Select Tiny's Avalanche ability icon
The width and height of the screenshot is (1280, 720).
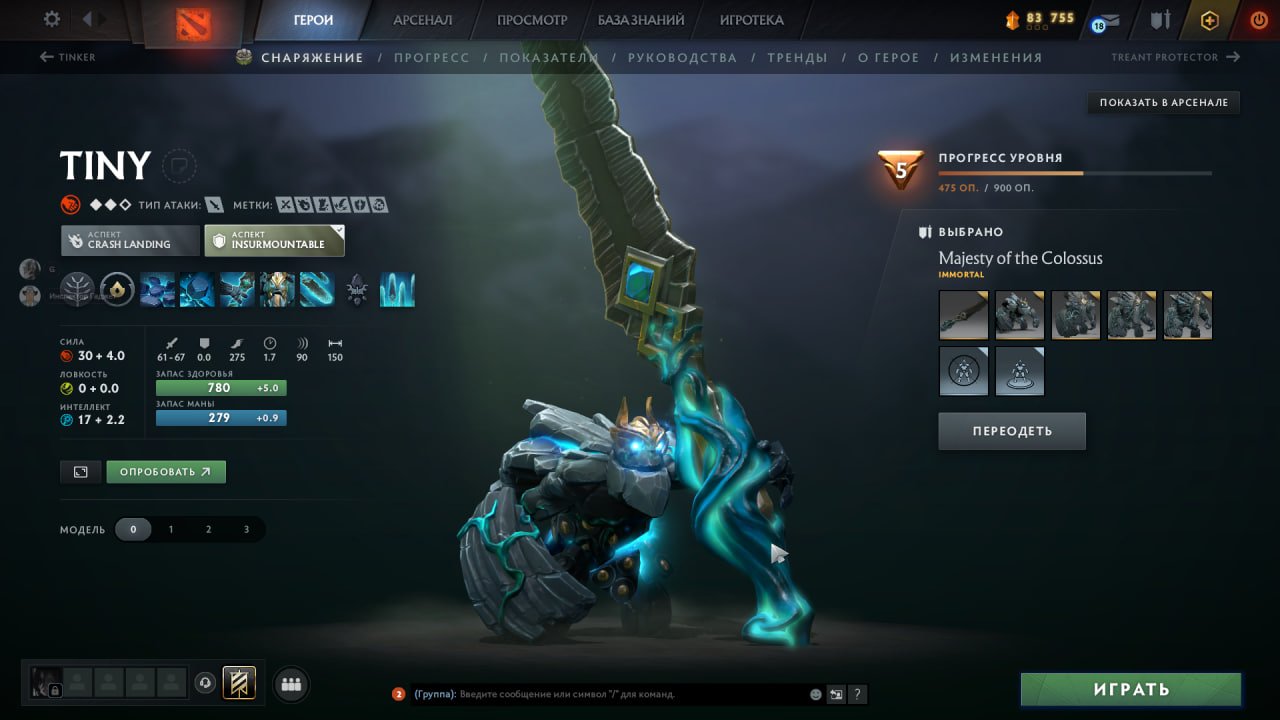tap(158, 292)
